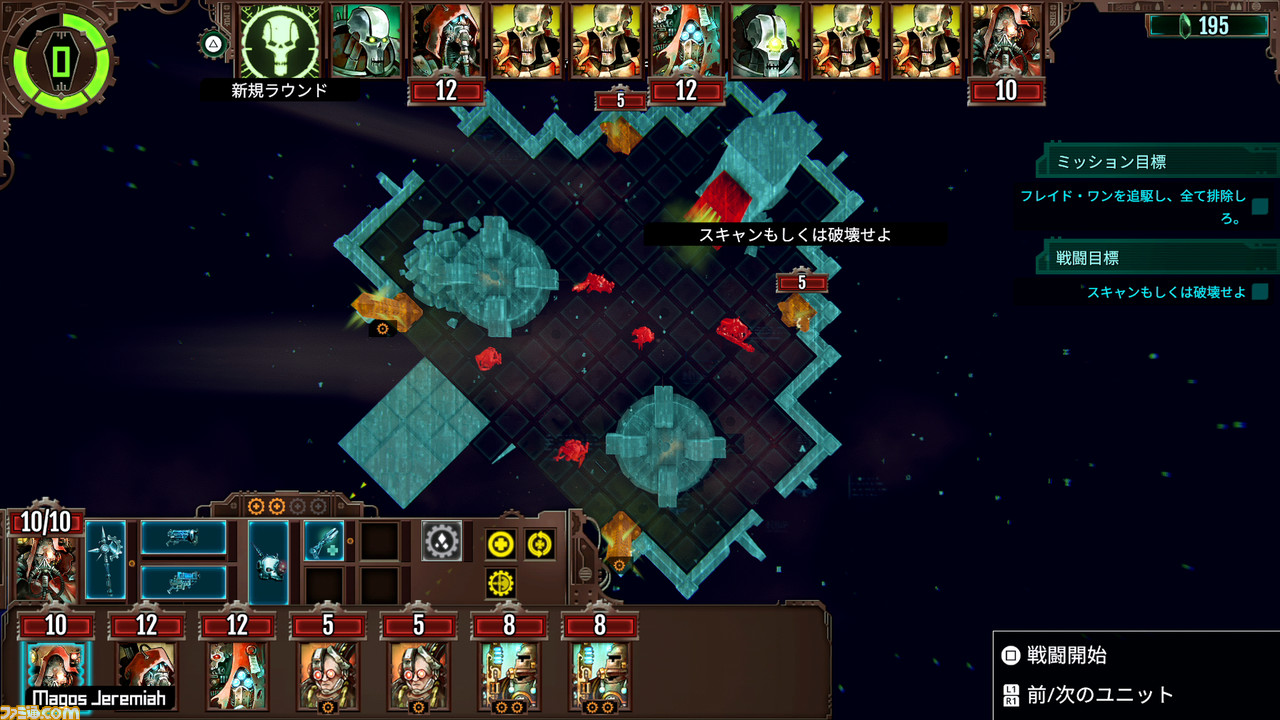Select the last turn-order portrait showing 10

click(1006, 40)
